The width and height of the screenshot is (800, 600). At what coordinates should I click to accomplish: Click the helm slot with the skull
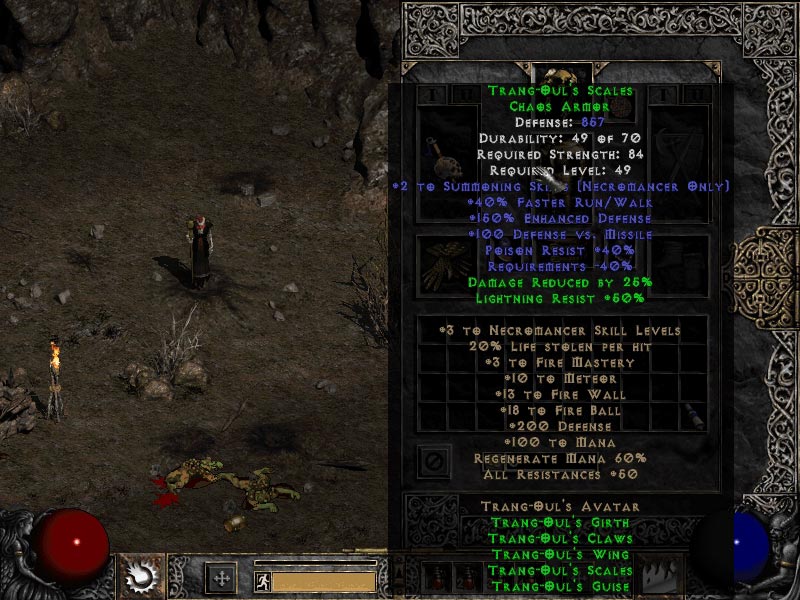(561, 77)
